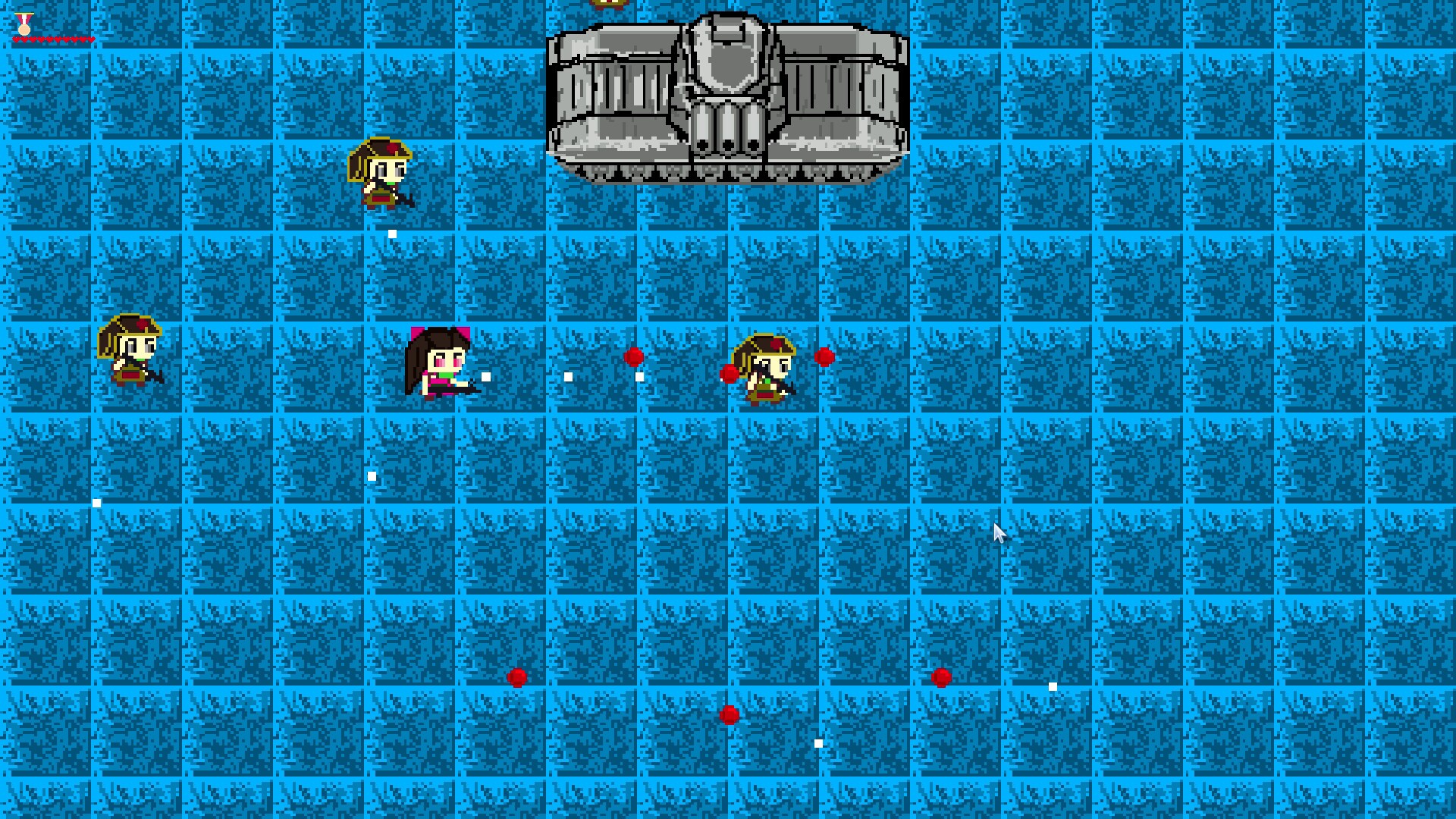Select the helmeted soldier near the top
The image size is (1456, 819).
(x=381, y=174)
